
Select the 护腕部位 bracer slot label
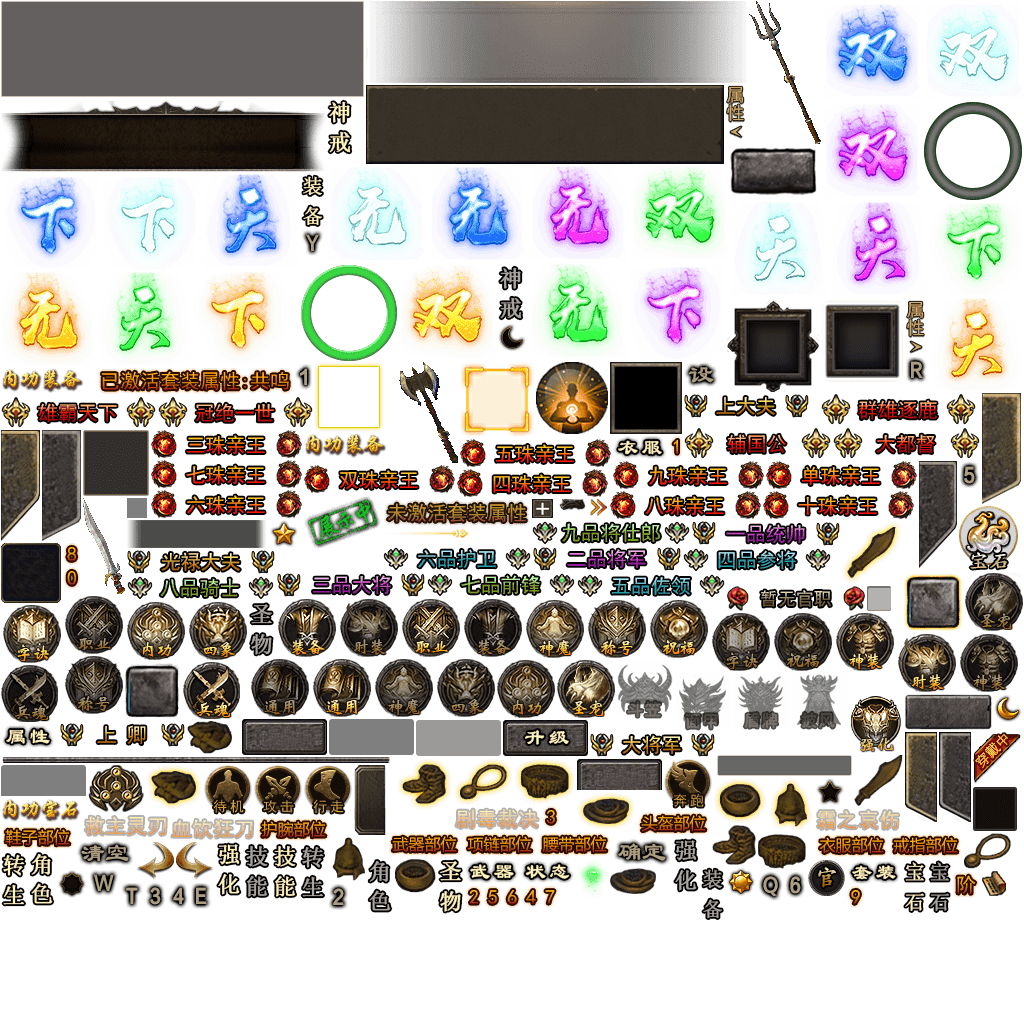pos(293,829)
